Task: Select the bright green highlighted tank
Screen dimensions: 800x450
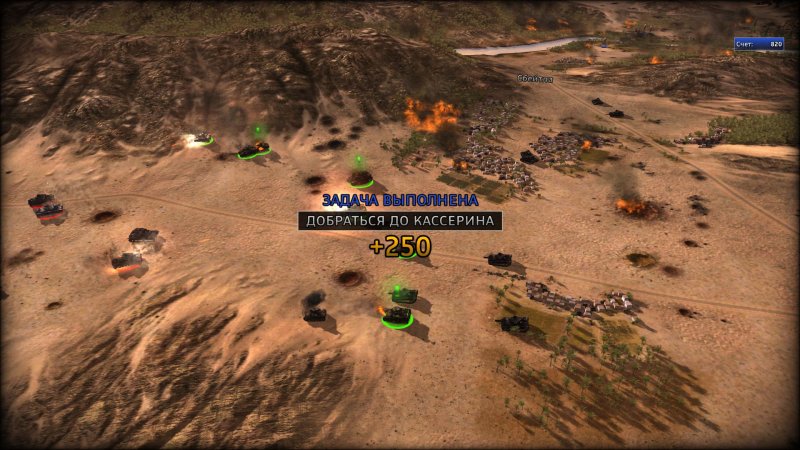Action: (x=404, y=295)
